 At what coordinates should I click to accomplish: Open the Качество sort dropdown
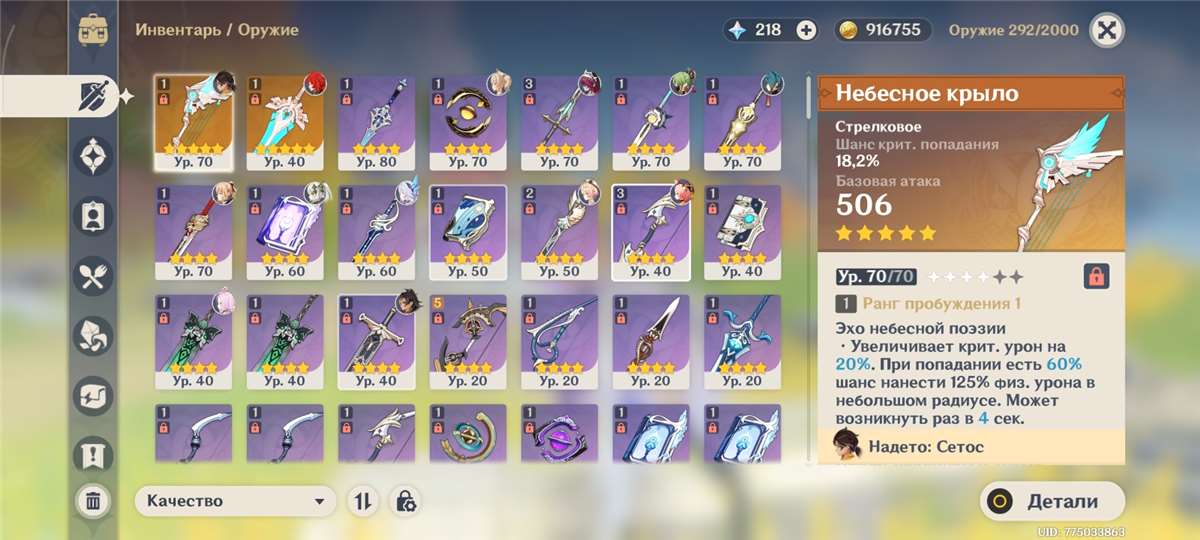[235, 501]
